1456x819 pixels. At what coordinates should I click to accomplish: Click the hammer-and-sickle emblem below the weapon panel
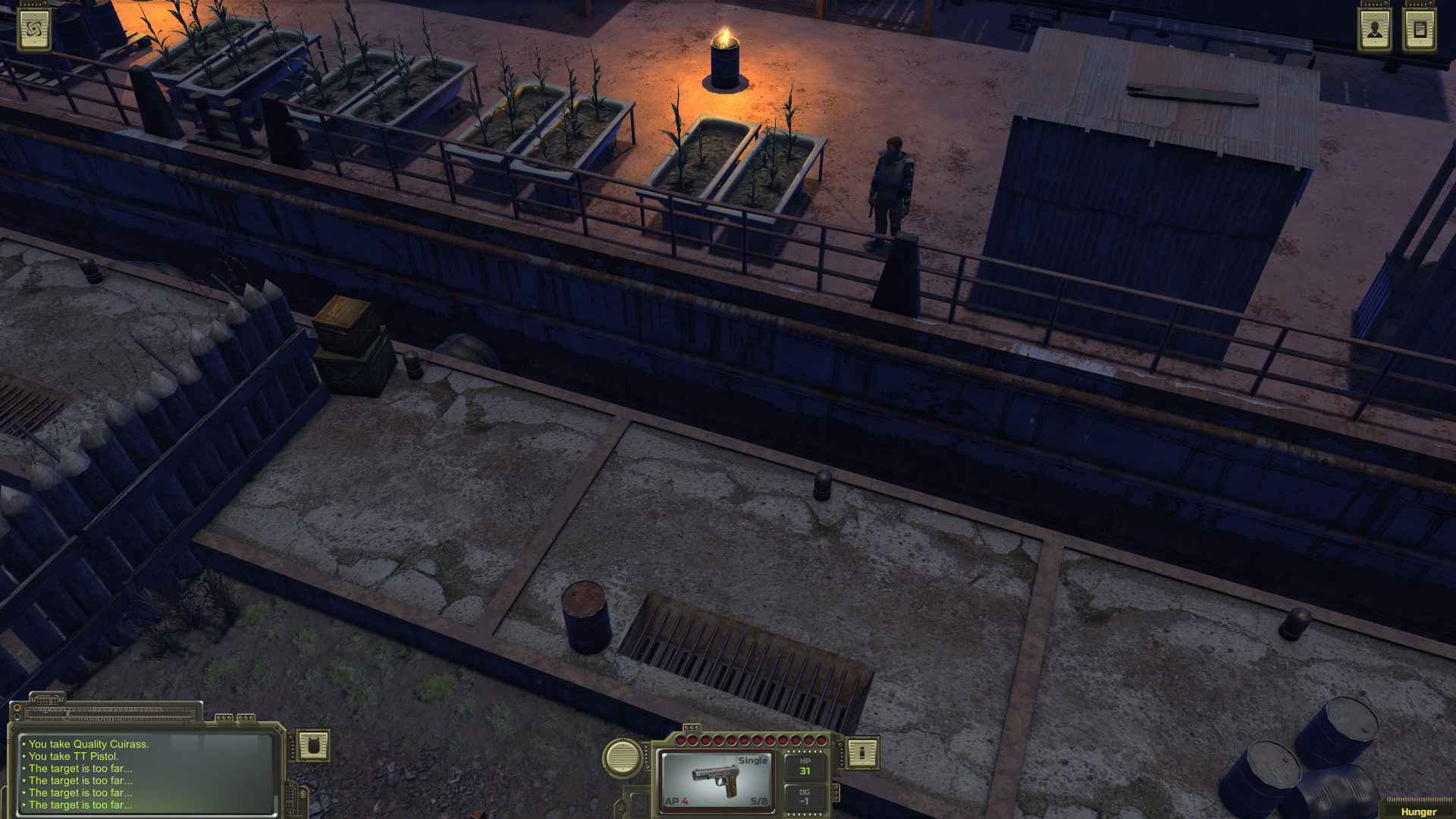[x=639, y=805]
